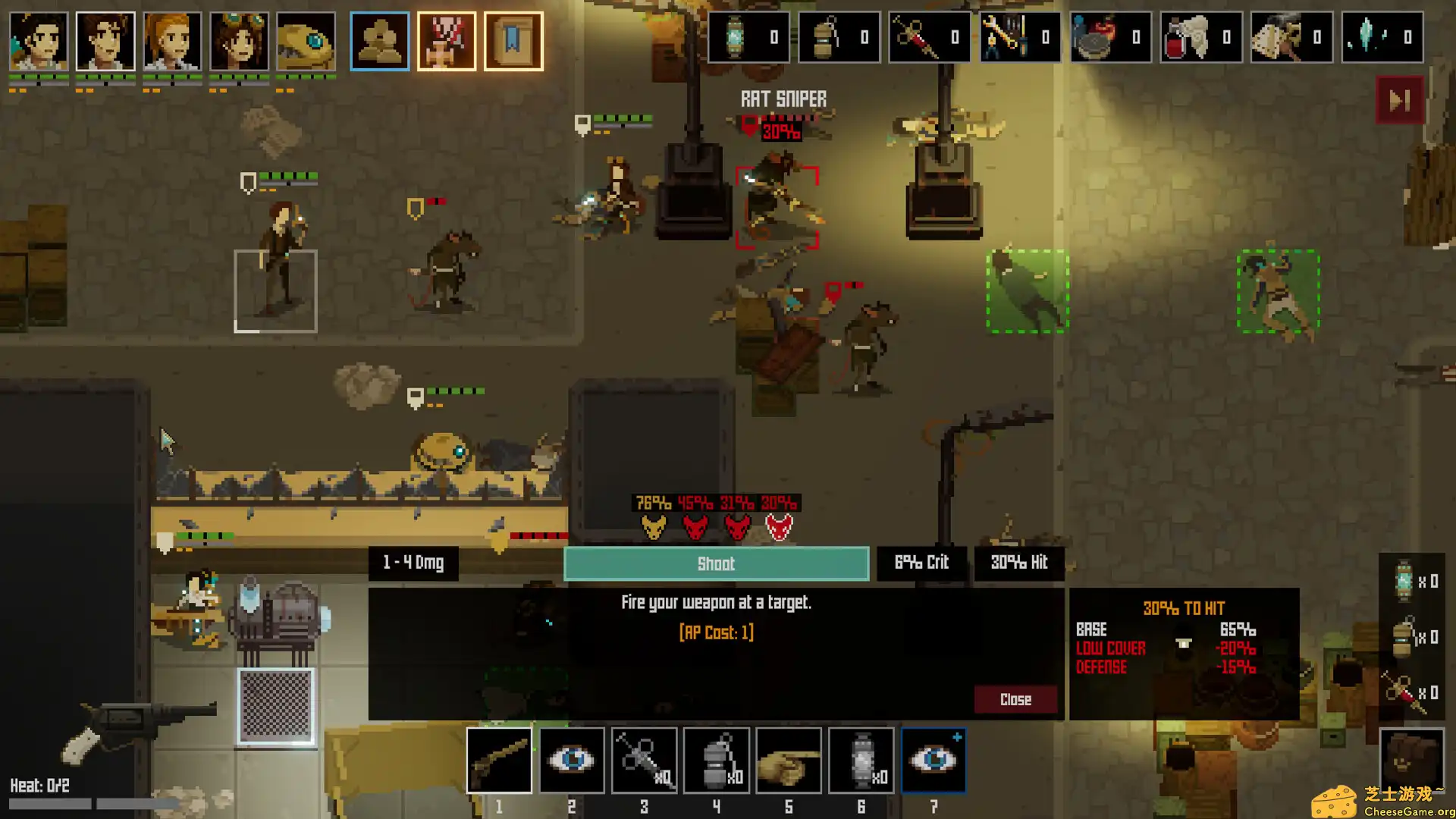This screenshot has width=1456, height=819.
Task: Open the red mask and cross icon
Action: coord(447,41)
